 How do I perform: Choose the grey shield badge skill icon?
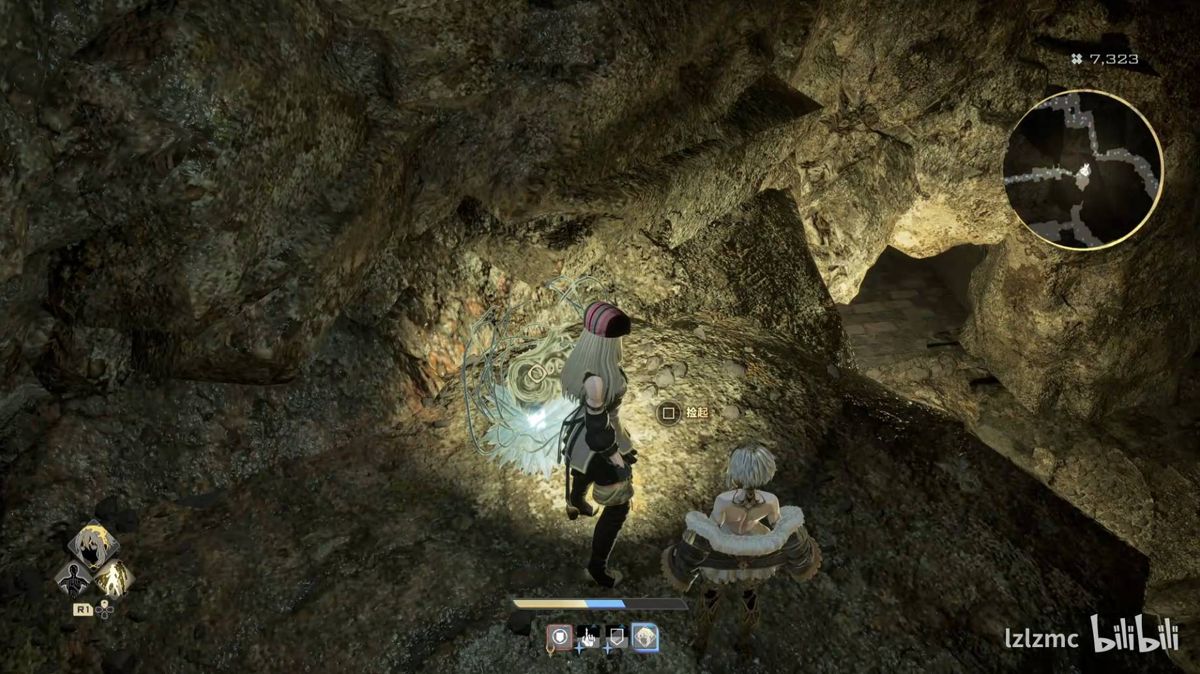(x=616, y=636)
